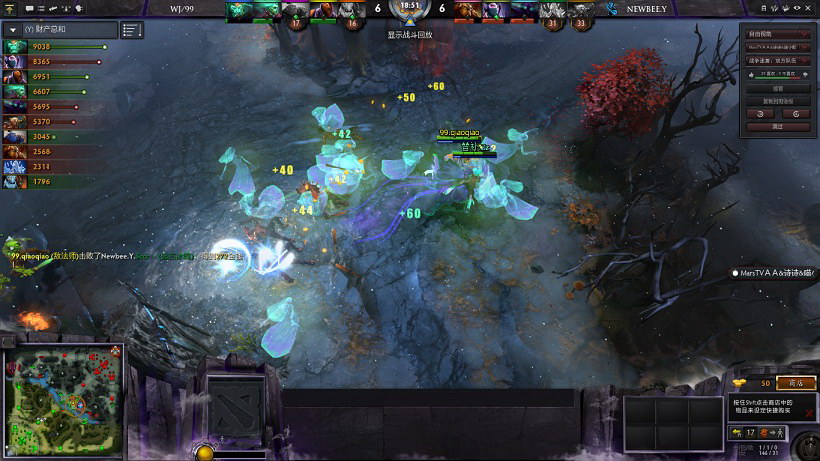The height and width of the screenshot is (461, 820).
Task: Click the 跳过 skip button
Action: tap(777, 127)
